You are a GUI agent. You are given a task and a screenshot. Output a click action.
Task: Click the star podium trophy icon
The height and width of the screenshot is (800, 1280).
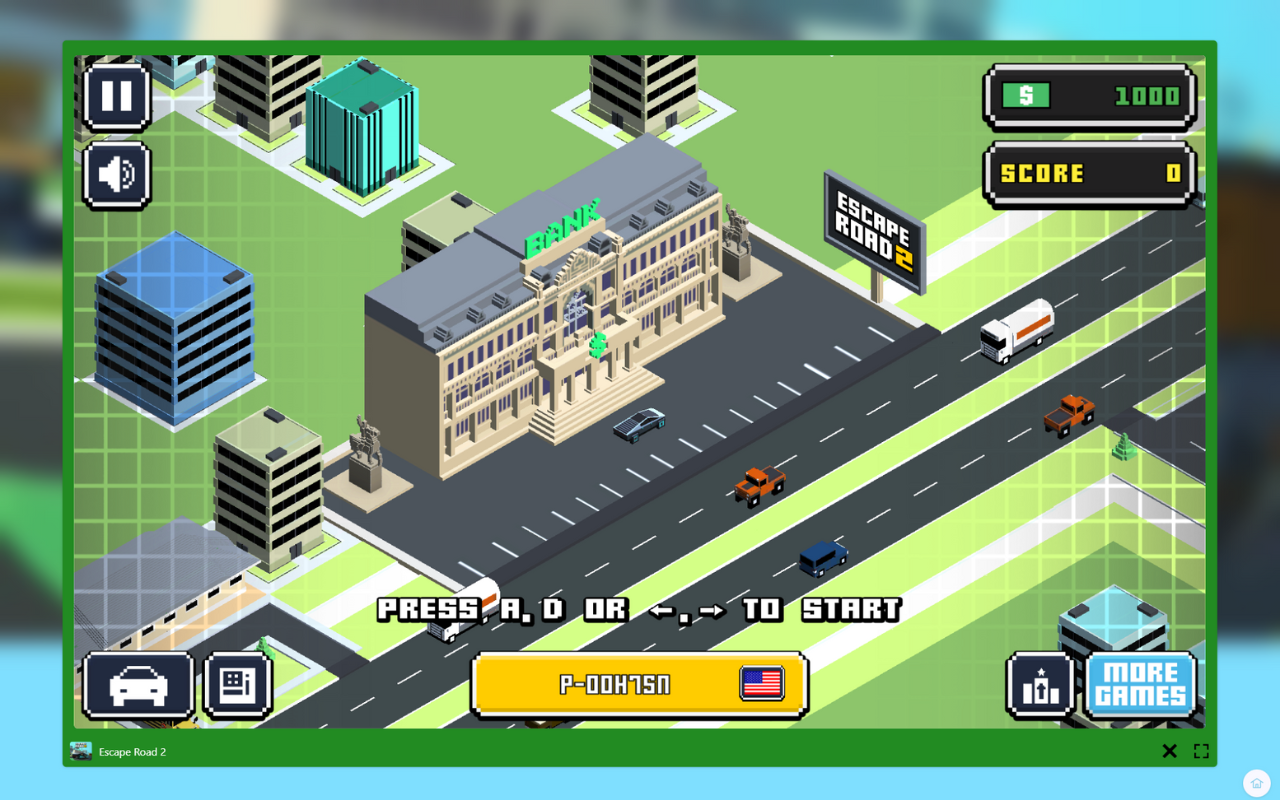[x=1040, y=685]
